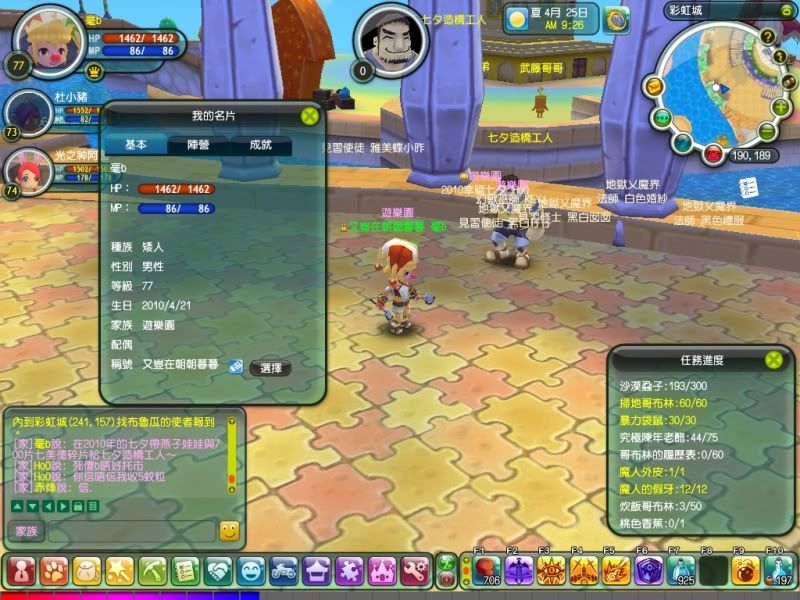Select the 家族 chat channel button
The image size is (800, 600).
point(25,531)
